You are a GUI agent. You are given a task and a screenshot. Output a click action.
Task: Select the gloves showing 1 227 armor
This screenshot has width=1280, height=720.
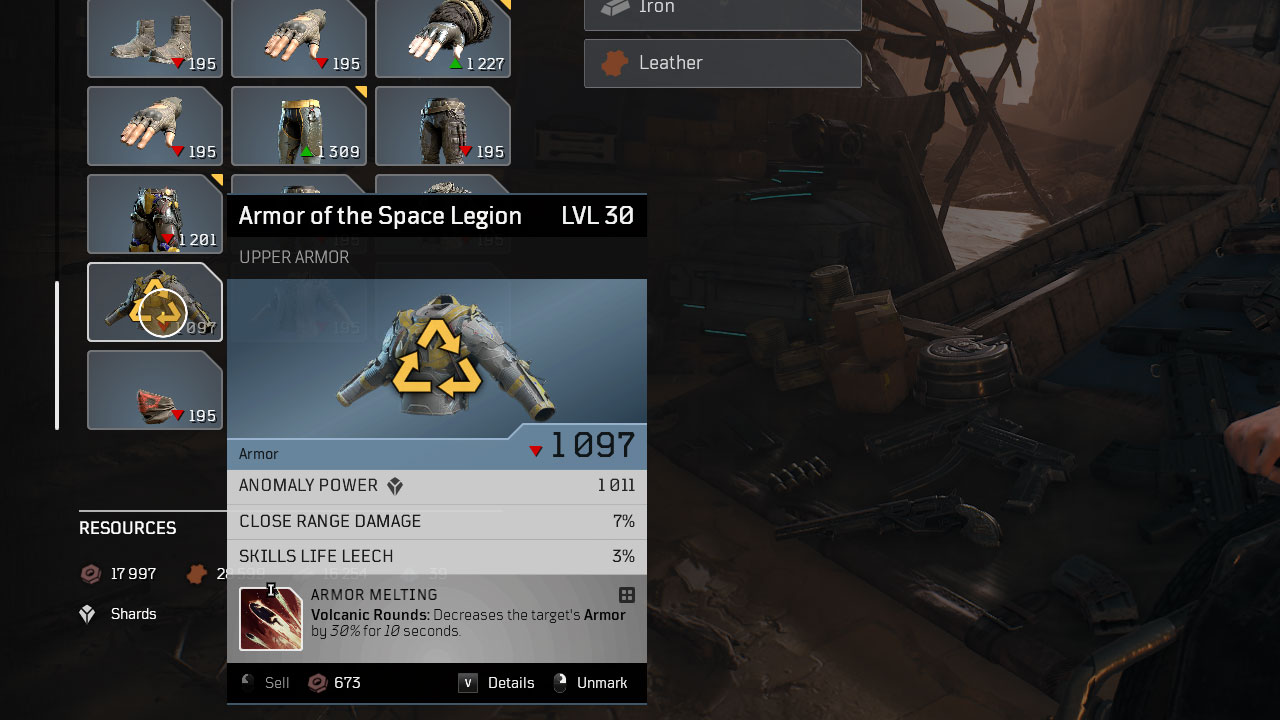pyautogui.click(x=442, y=38)
